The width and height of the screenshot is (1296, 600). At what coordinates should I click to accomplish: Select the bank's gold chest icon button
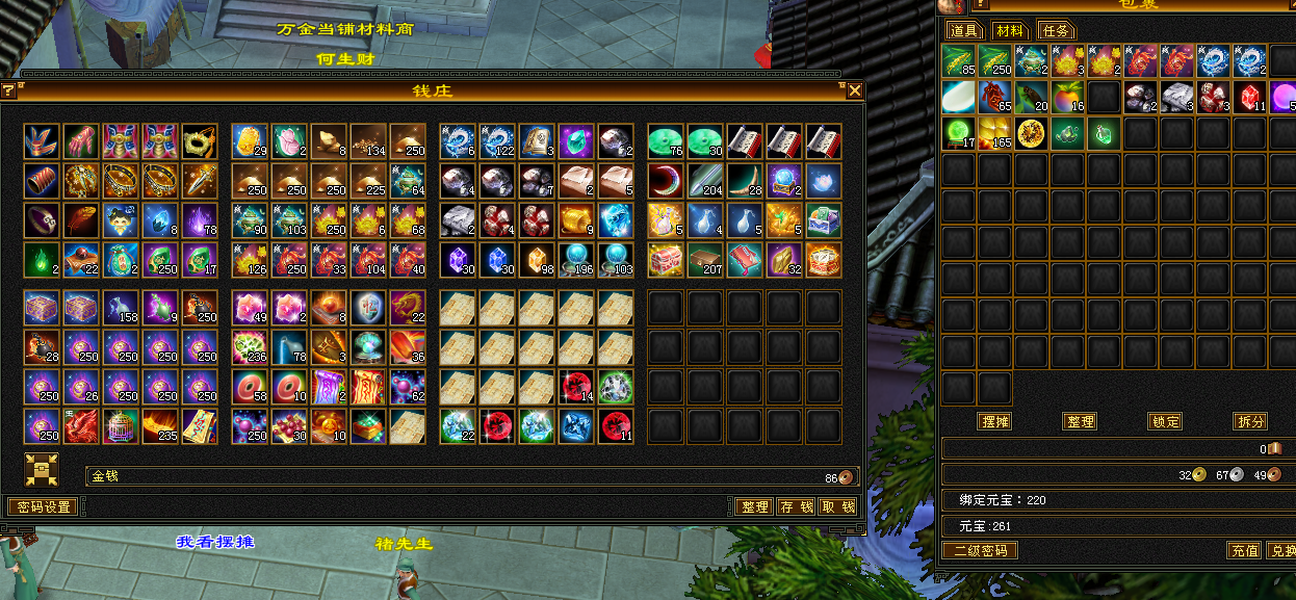[42, 470]
